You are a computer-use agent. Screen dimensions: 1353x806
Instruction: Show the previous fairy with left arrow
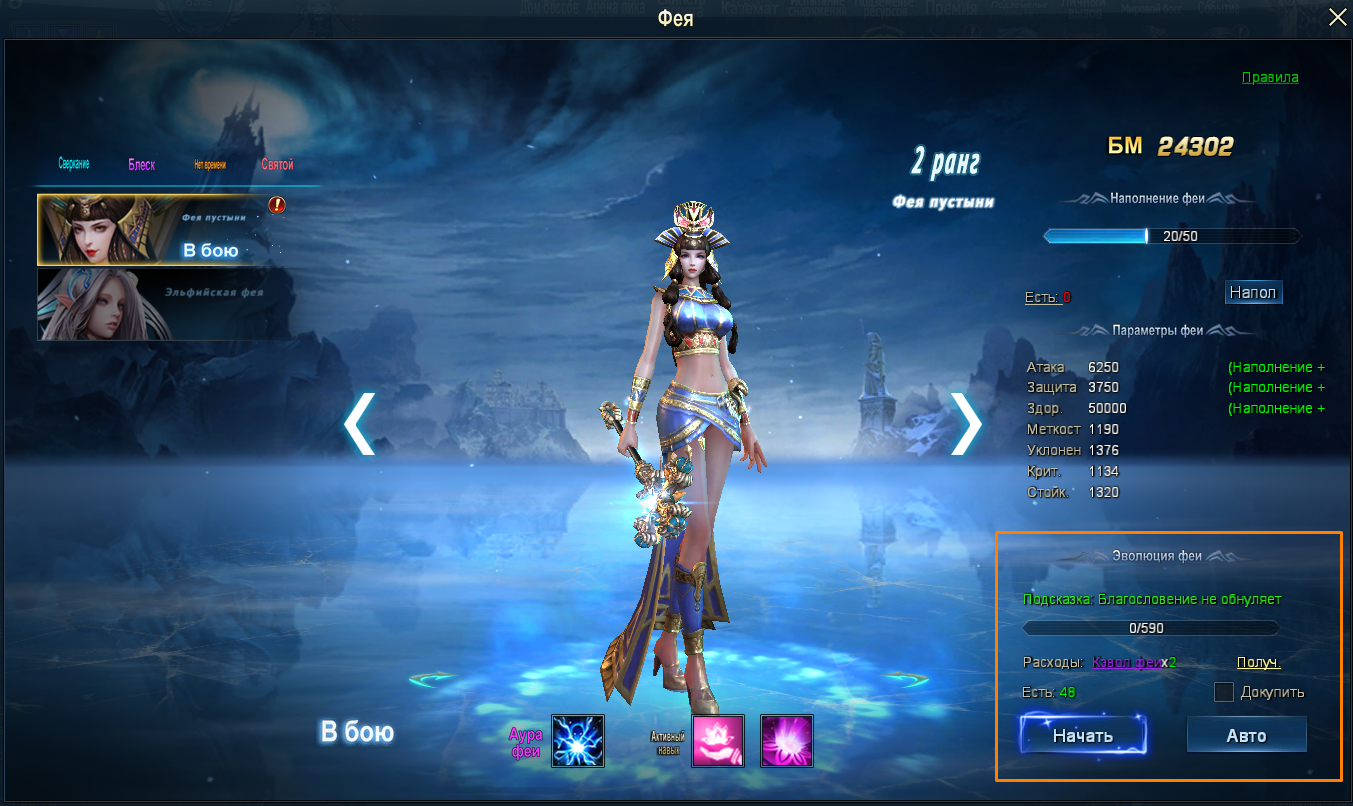coord(360,424)
